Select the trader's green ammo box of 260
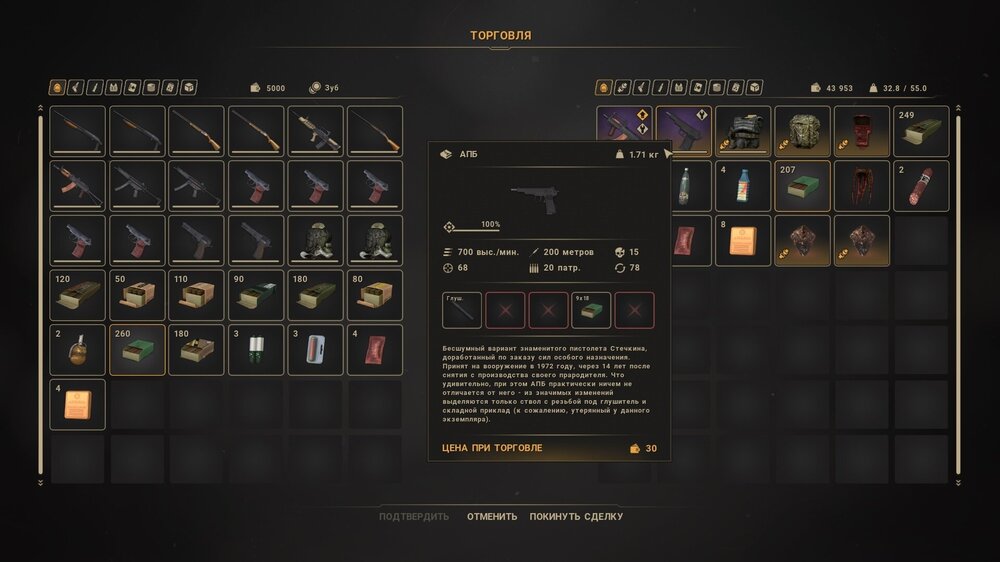The image size is (1000, 562). point(137,350)
